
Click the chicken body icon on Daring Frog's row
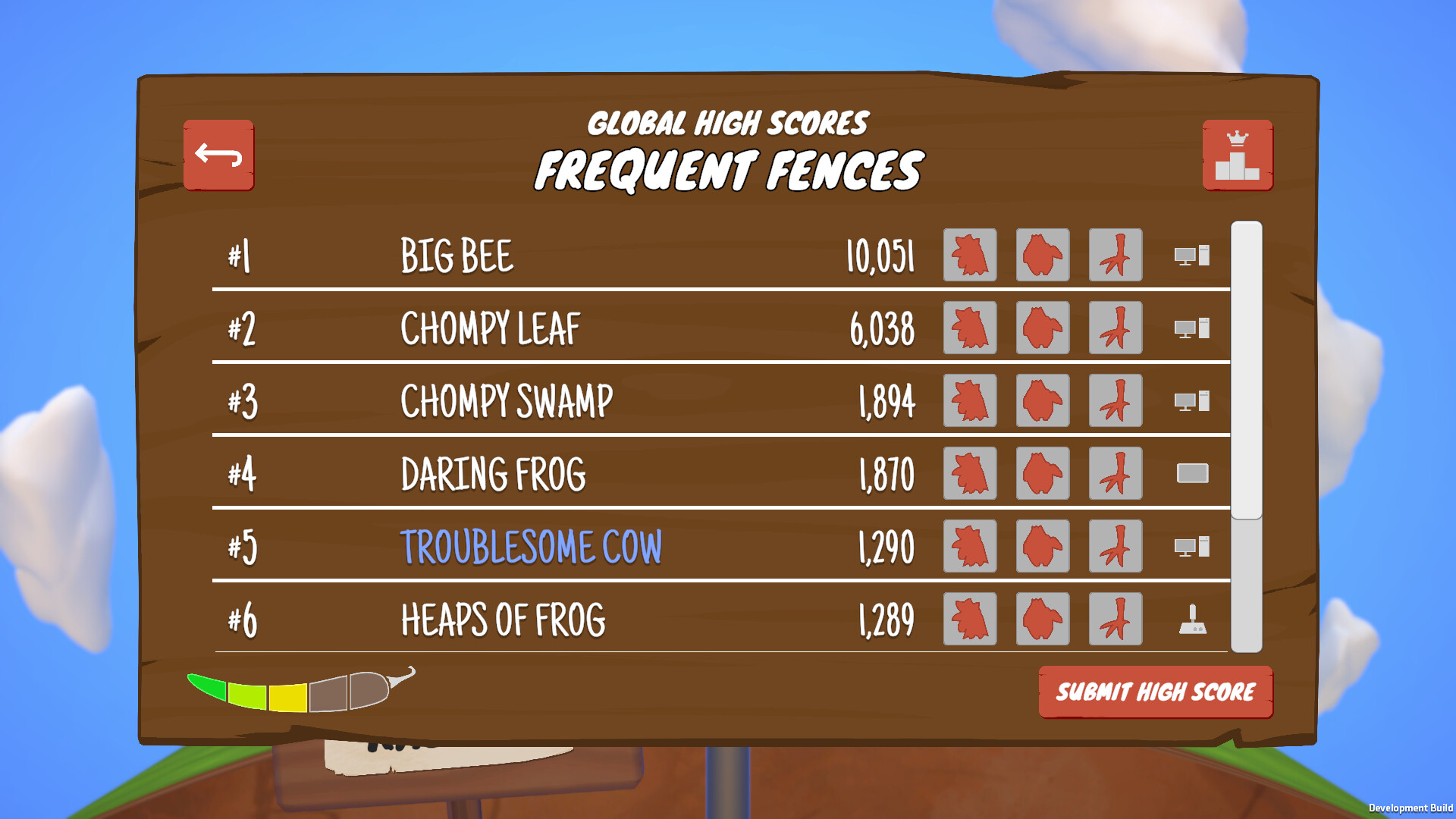tap(1042, 473)
